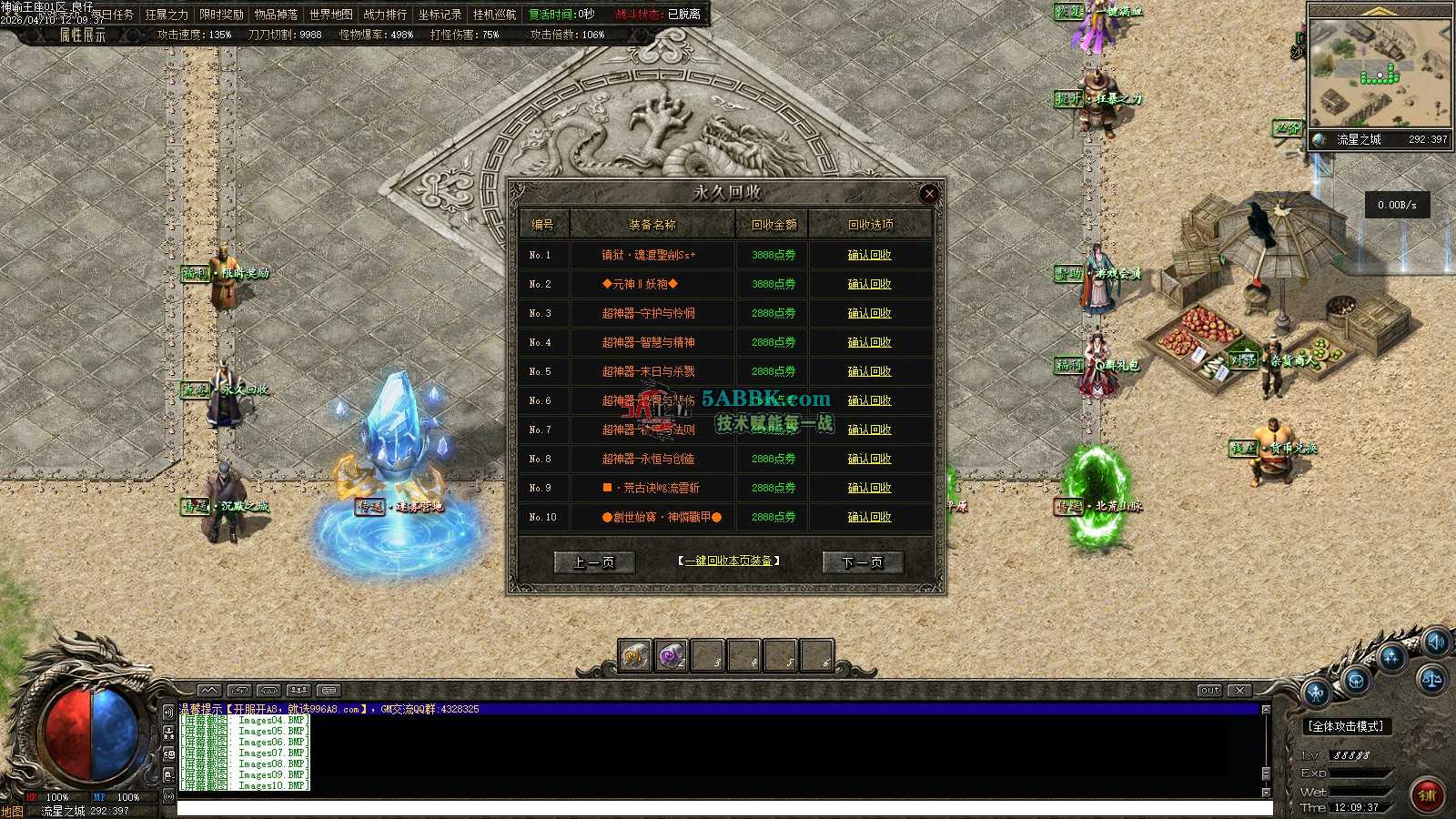Switch the 全体攻击模式 attack mode
Image resolution: width=1456 pixels, height=819 pixels.
pyautogui.click(x=1347, y=726)
